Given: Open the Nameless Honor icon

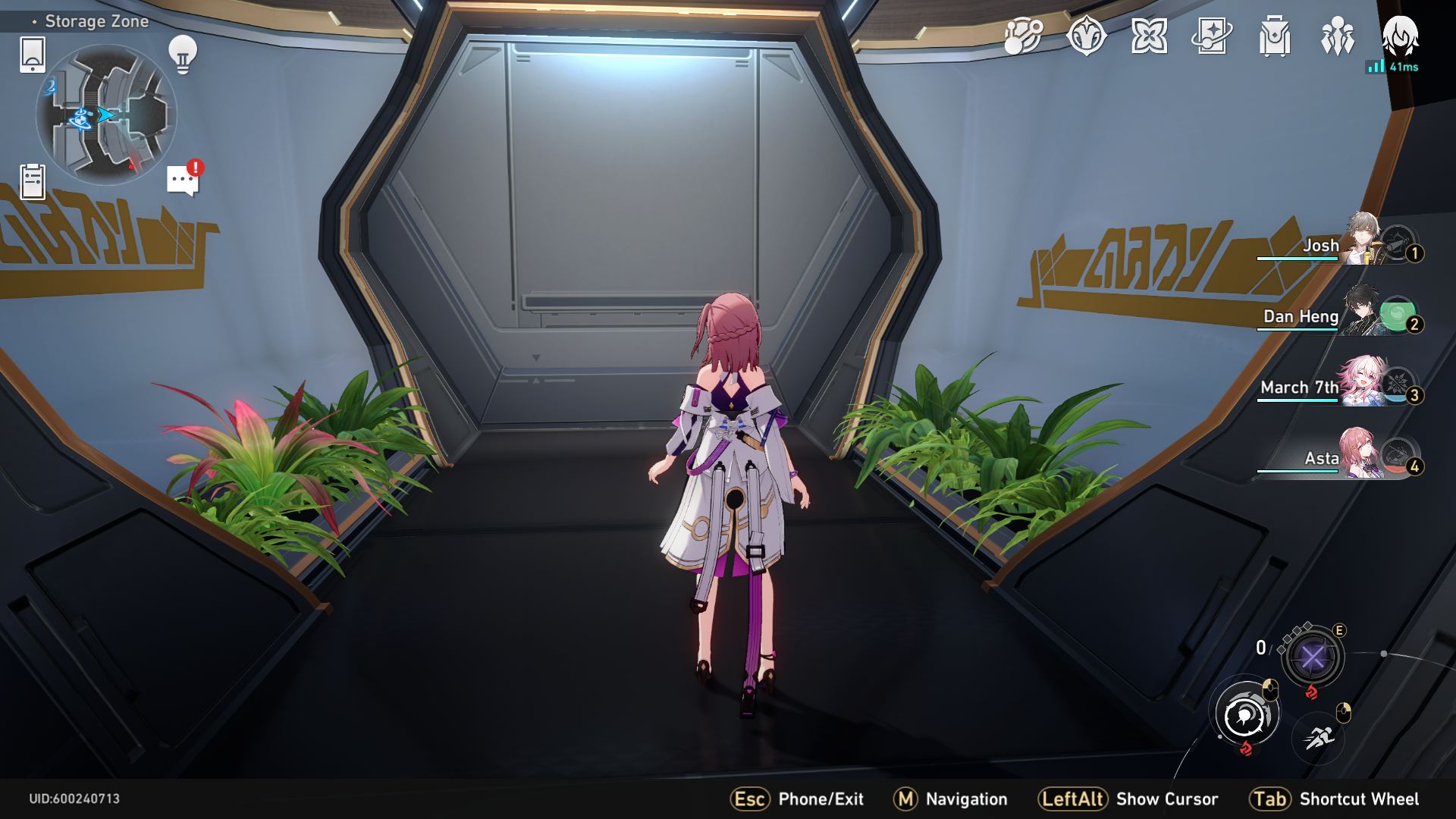Looking at the screenshot, I should coord(1086,34).
